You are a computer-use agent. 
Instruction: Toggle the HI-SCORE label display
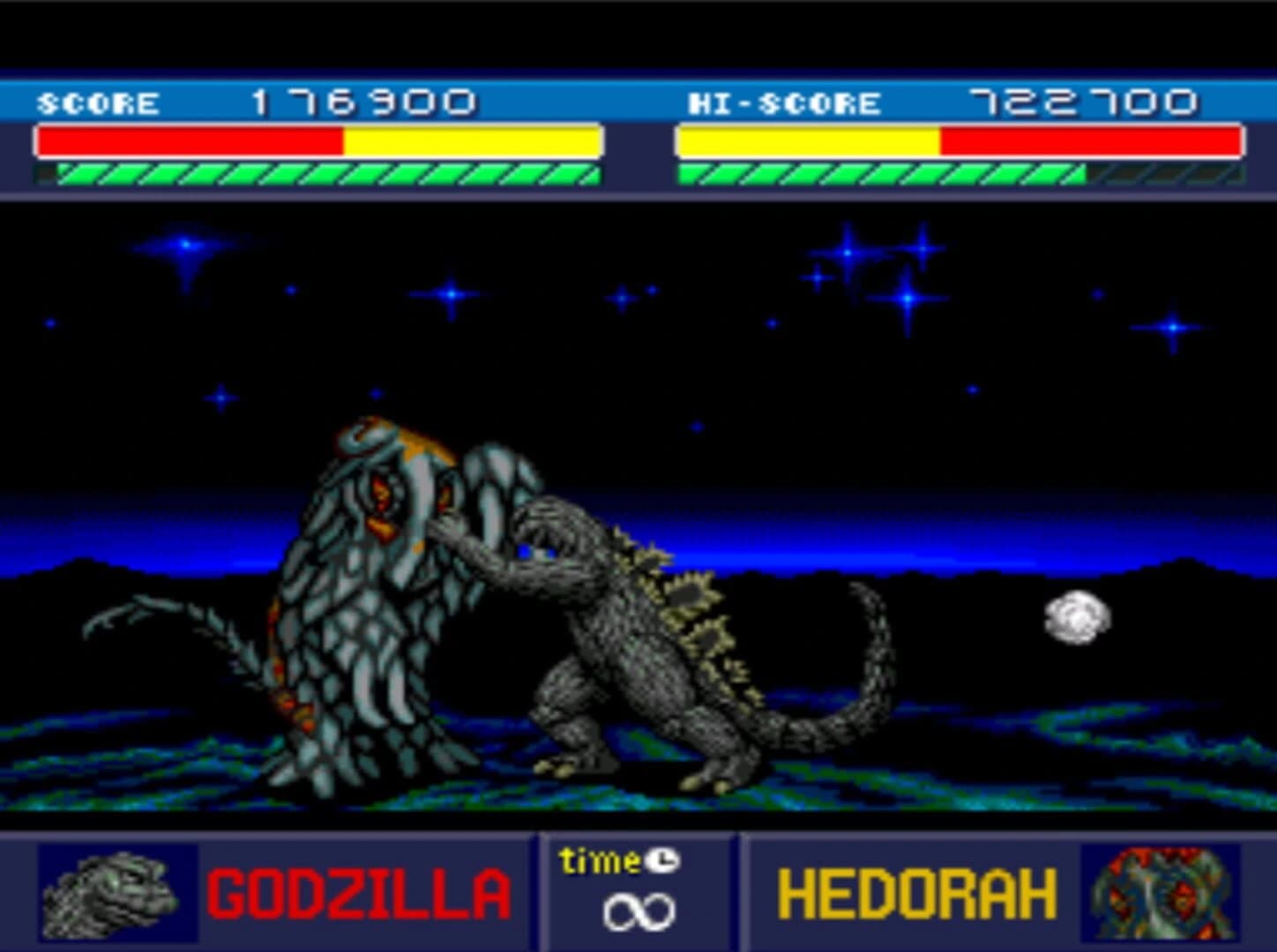pyautogui.click(x=785, y=100)
